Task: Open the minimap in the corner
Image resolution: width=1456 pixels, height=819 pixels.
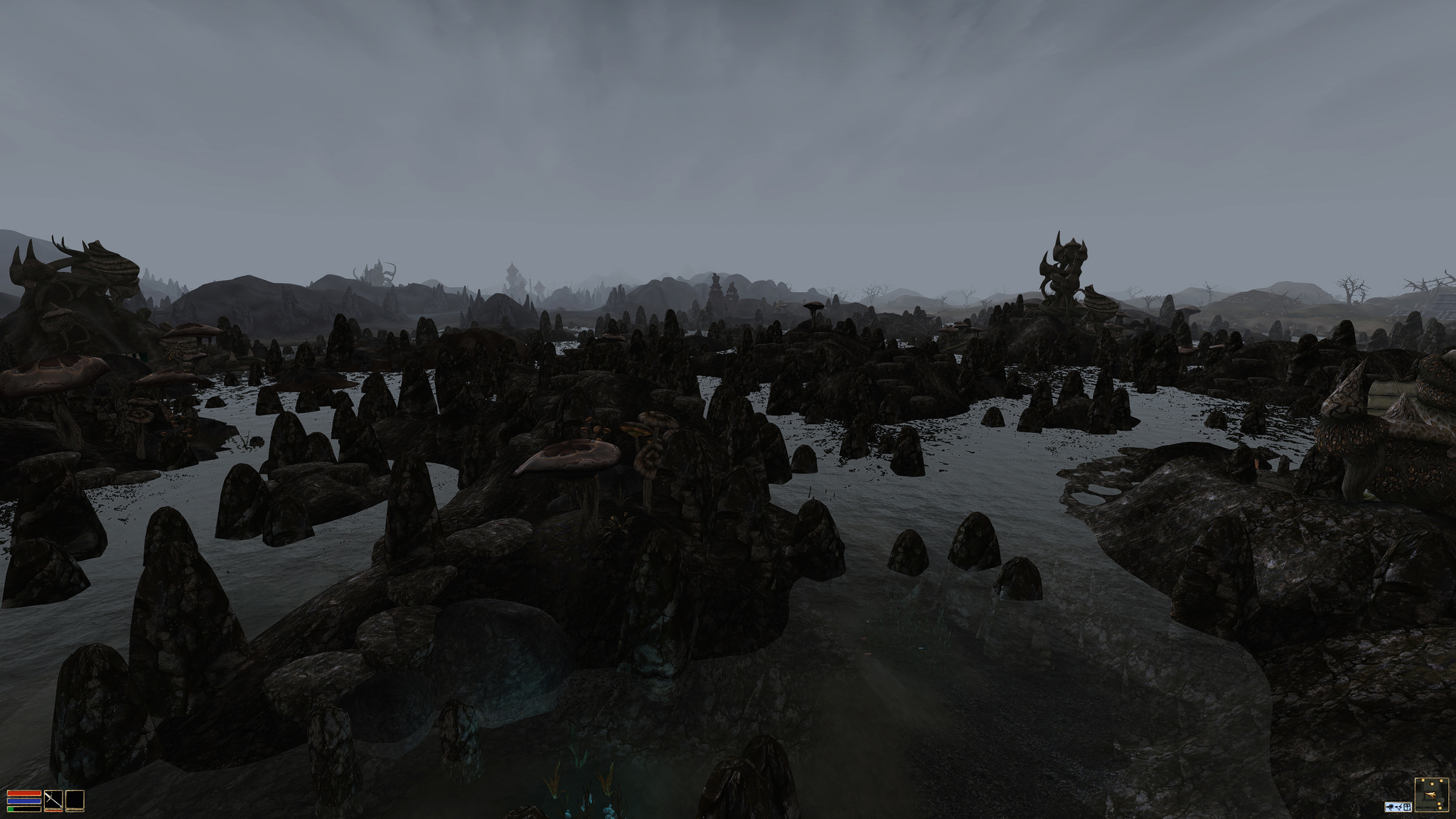Action: pos(1432,795)
